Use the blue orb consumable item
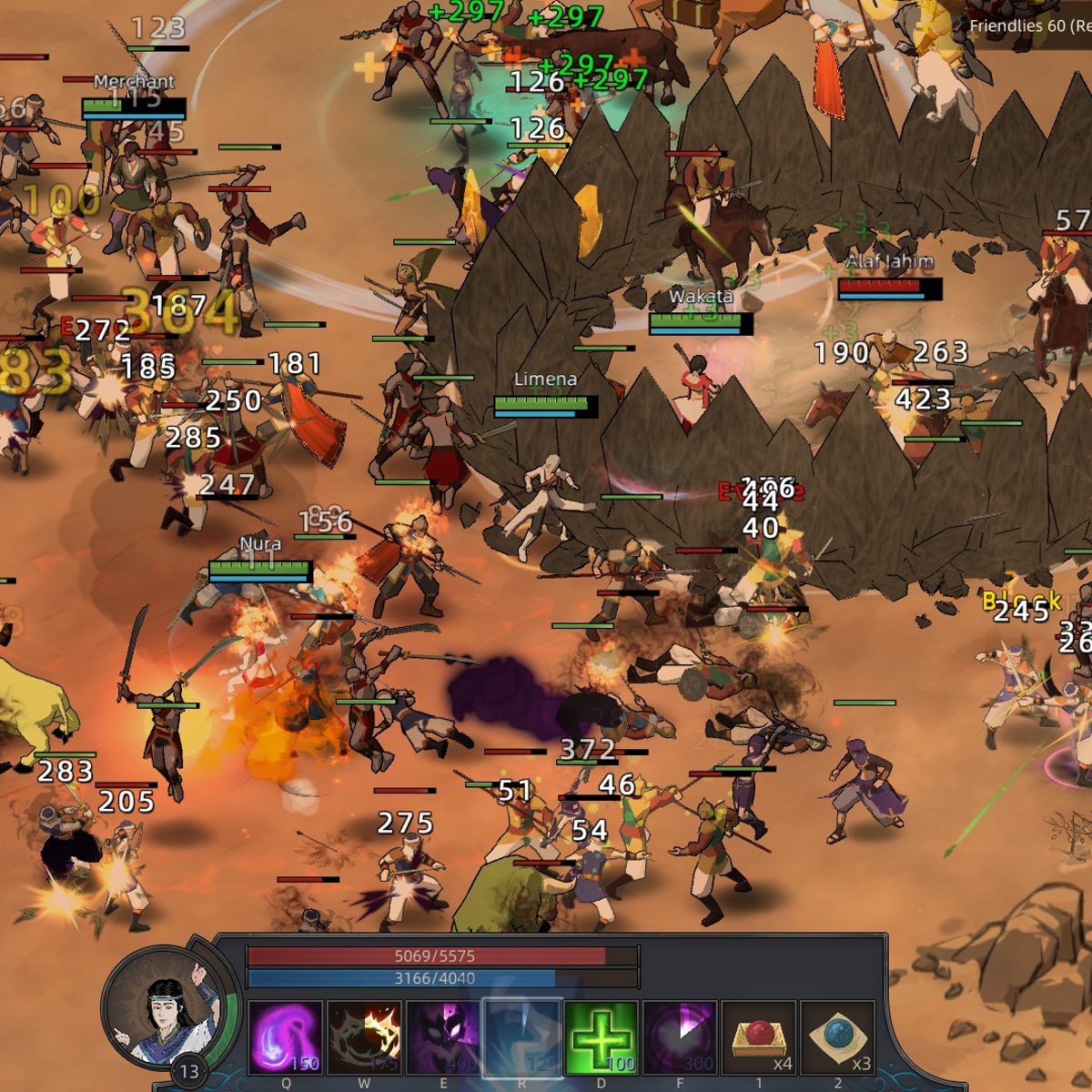 pos(837,1037)
